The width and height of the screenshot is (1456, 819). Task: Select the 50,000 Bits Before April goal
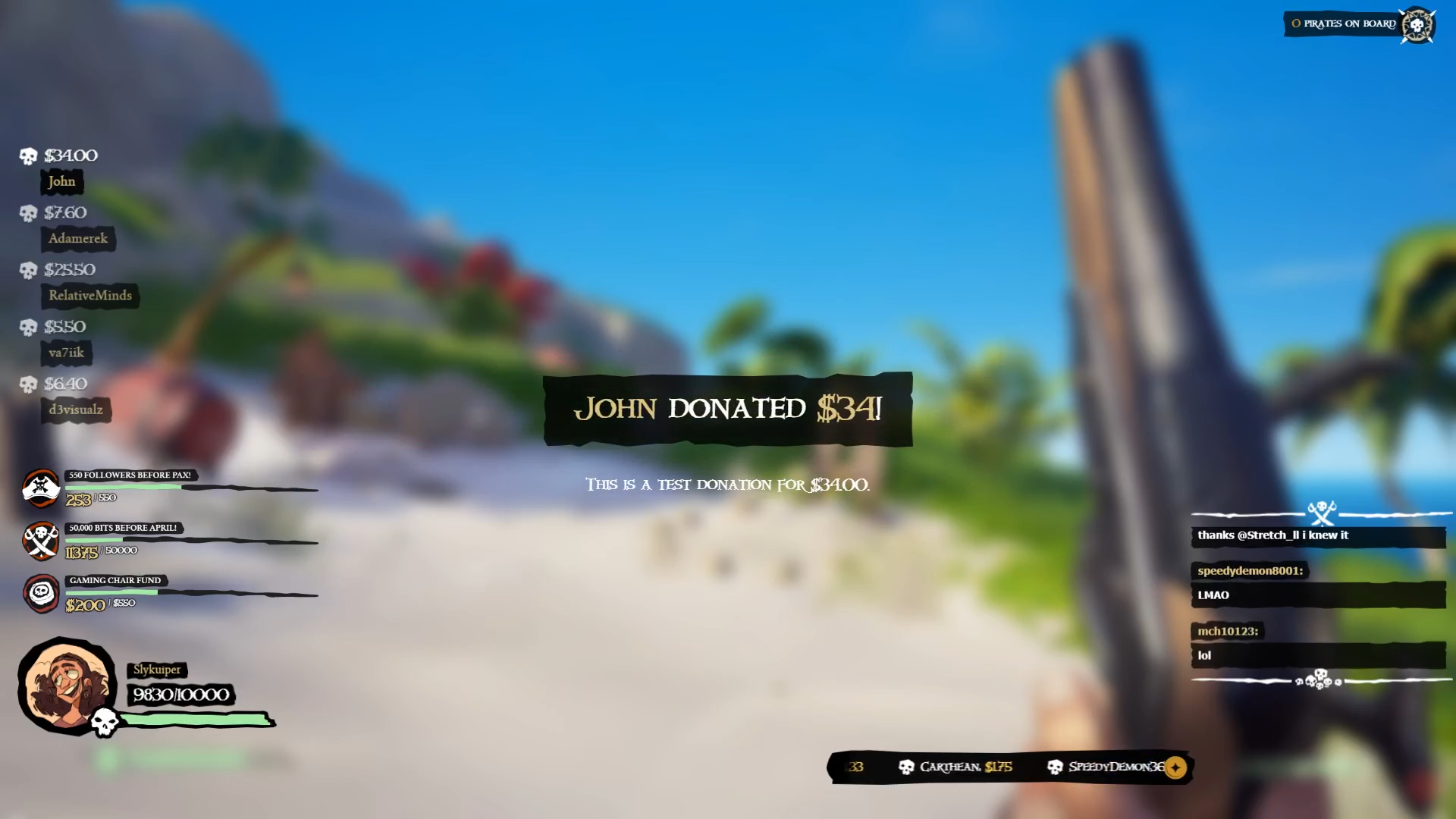click(x=123, y=528)
